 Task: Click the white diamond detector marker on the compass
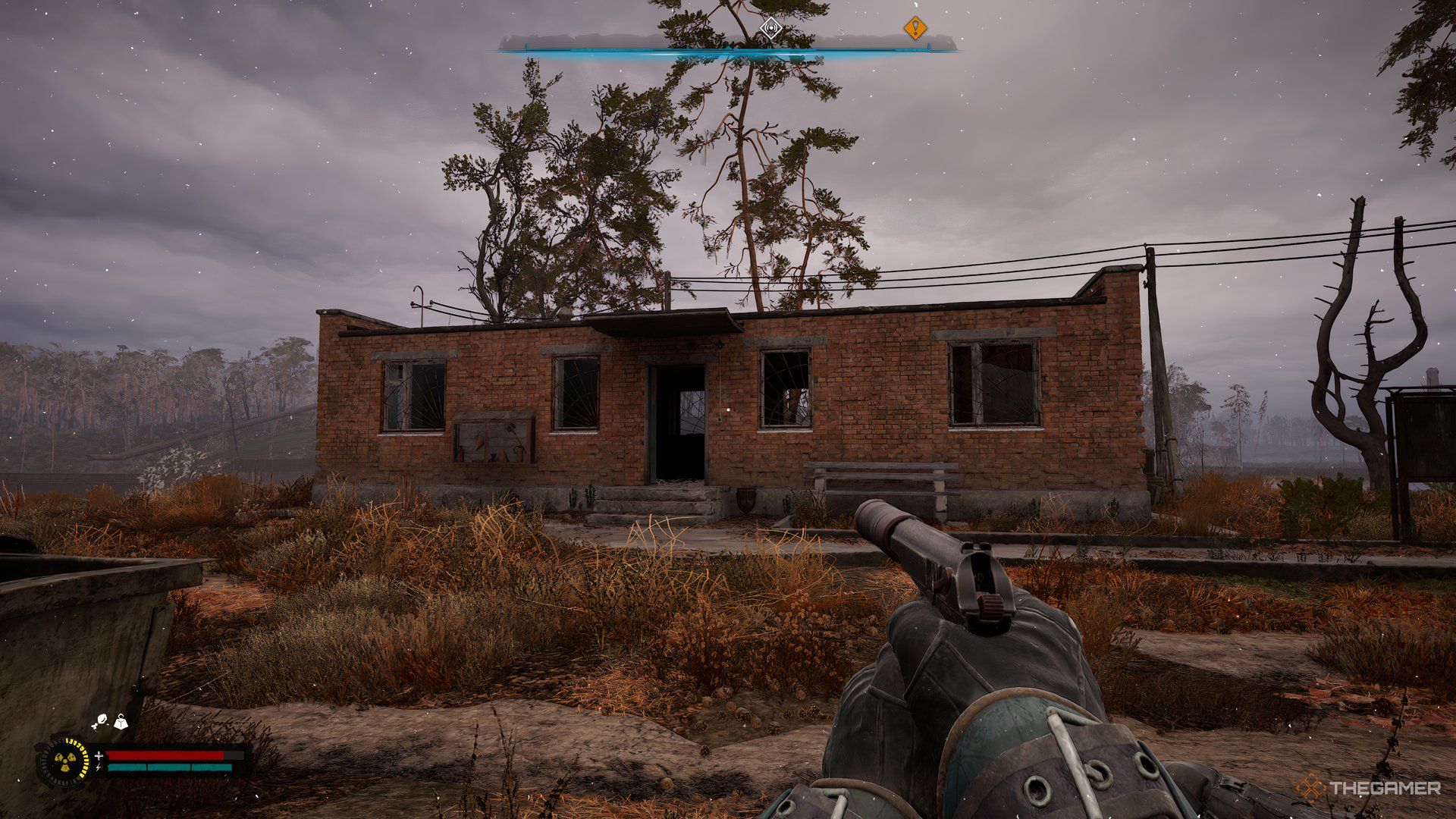pyautogui.click(x=771, y=28)
